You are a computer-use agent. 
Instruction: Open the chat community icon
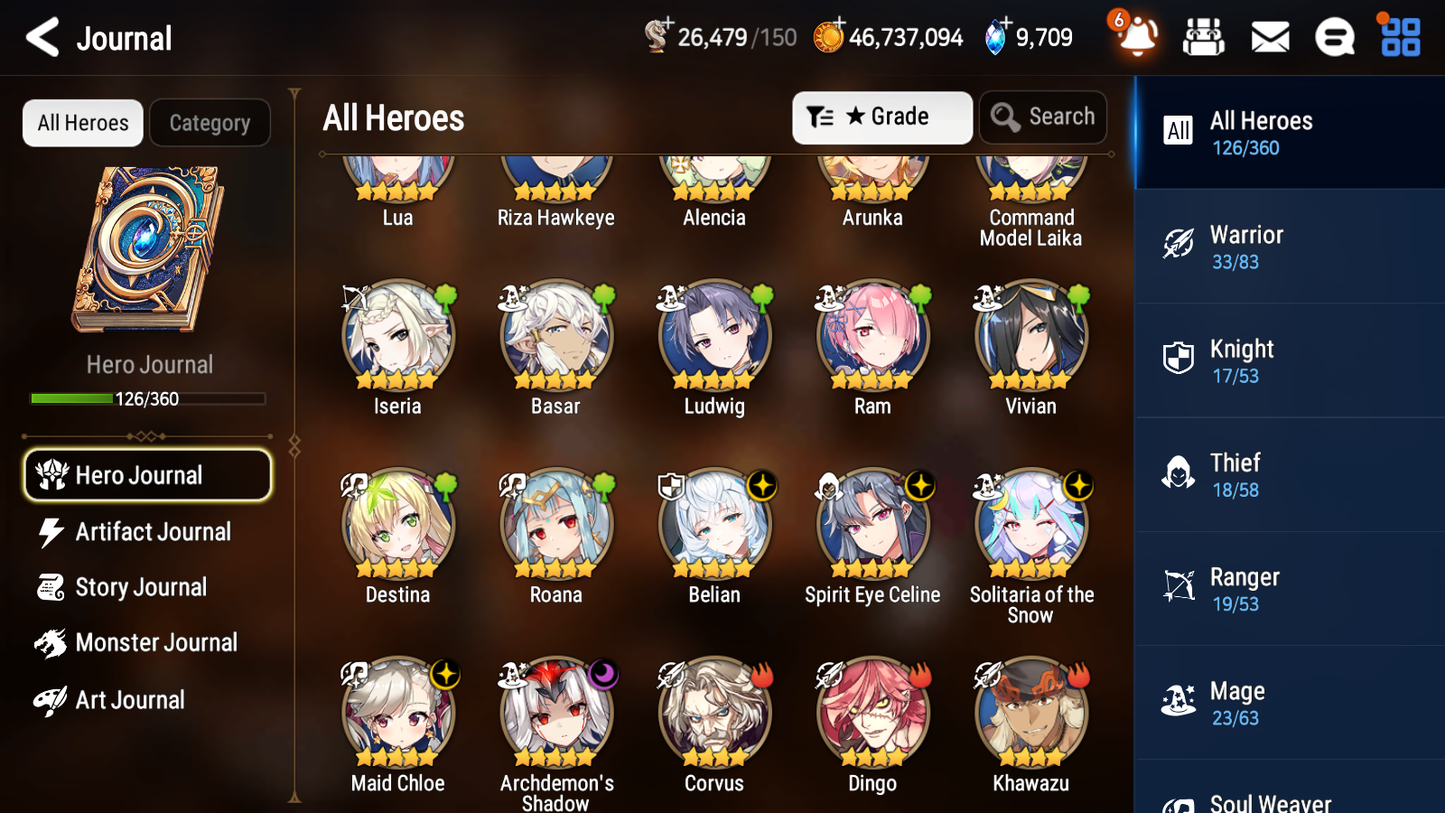[x=1334, y=36]
